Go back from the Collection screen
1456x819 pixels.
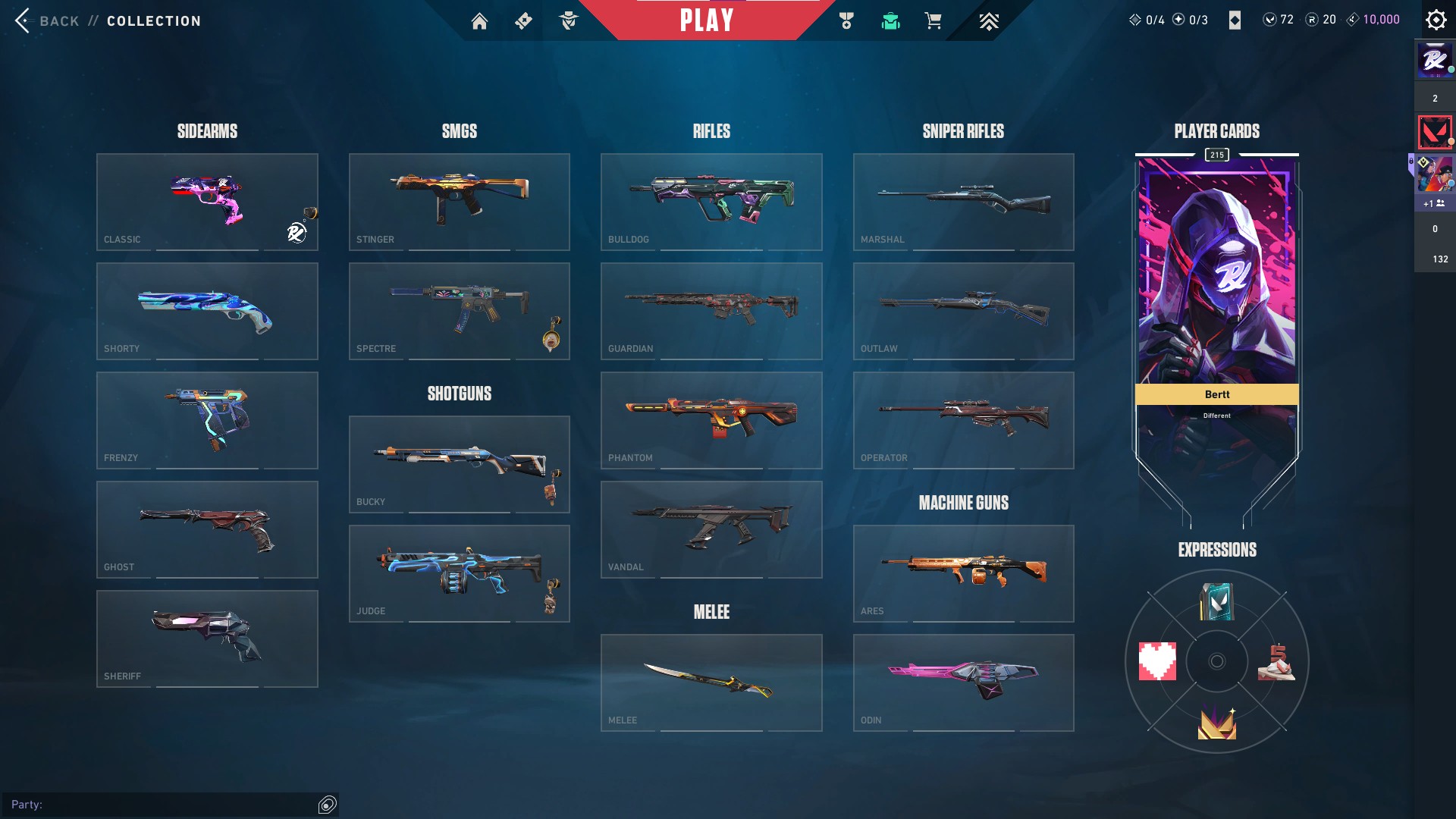click(x=47, y=20)
